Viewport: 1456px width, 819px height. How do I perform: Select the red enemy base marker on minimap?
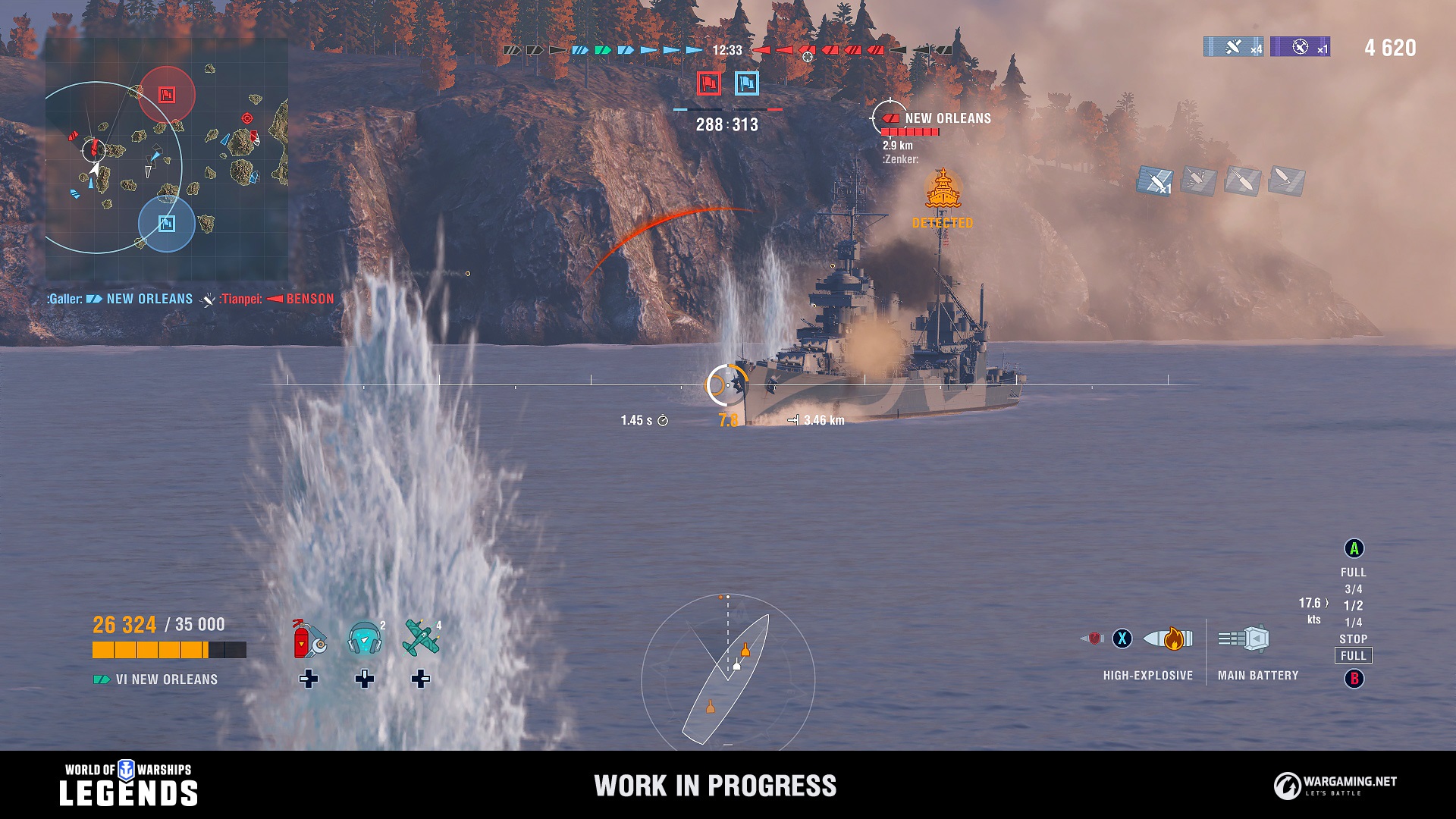(167, 94)
